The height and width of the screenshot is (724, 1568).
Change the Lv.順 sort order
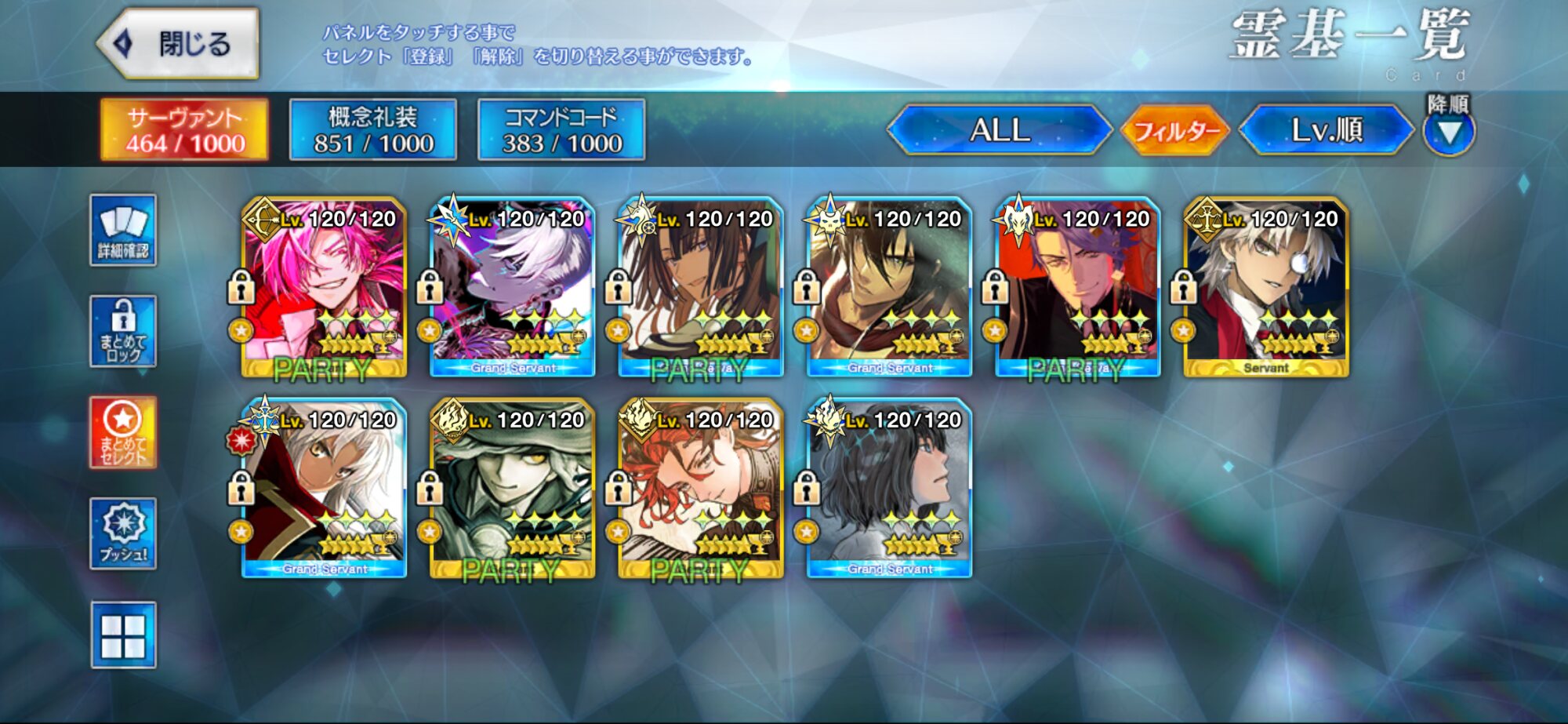tap(1327, 130)
